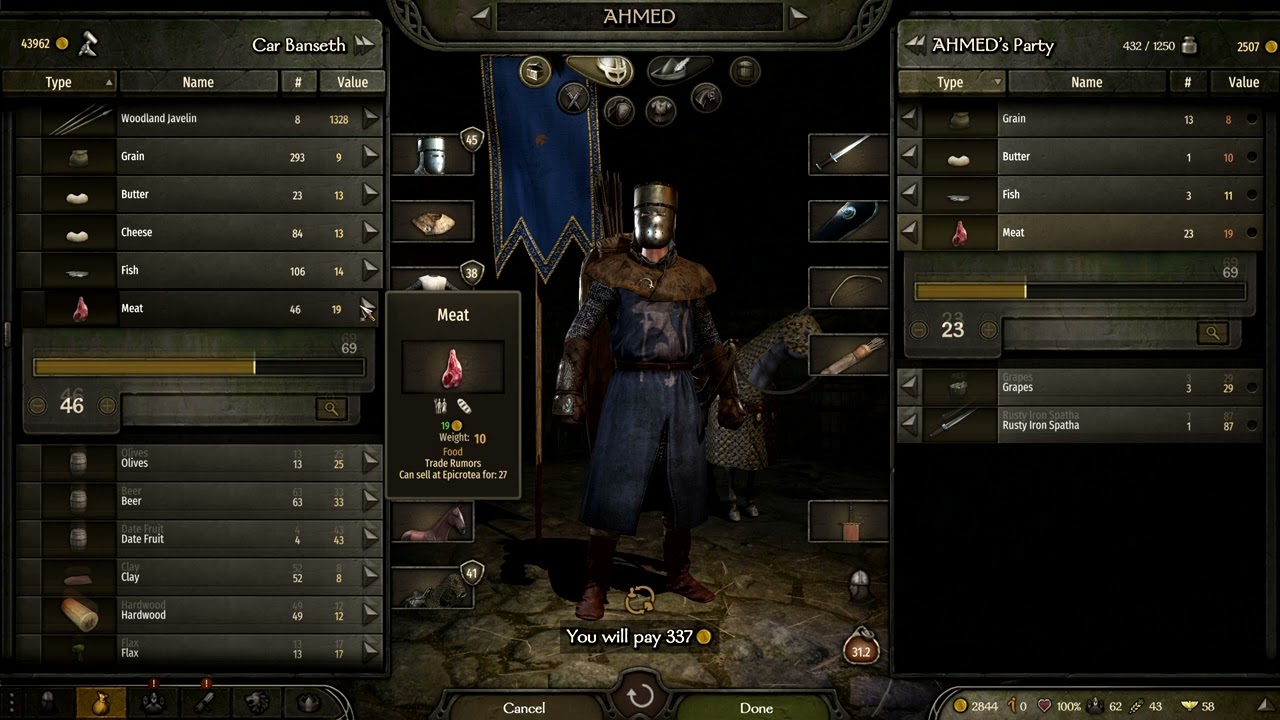Sort merchant items by Value

pyautogui.click(x=352, y=82)
